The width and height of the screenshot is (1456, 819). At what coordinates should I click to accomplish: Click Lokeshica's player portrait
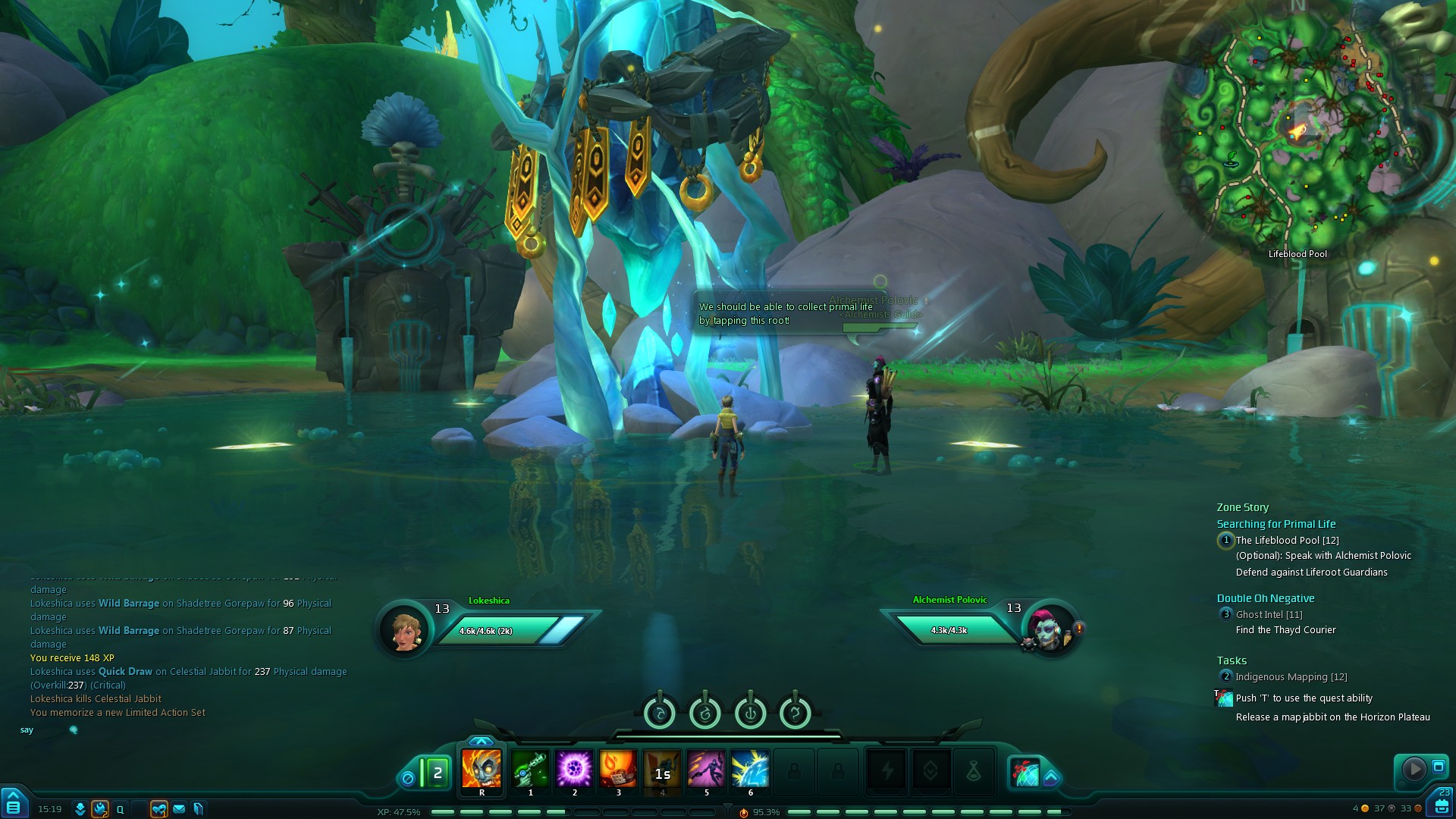(405, 629)
